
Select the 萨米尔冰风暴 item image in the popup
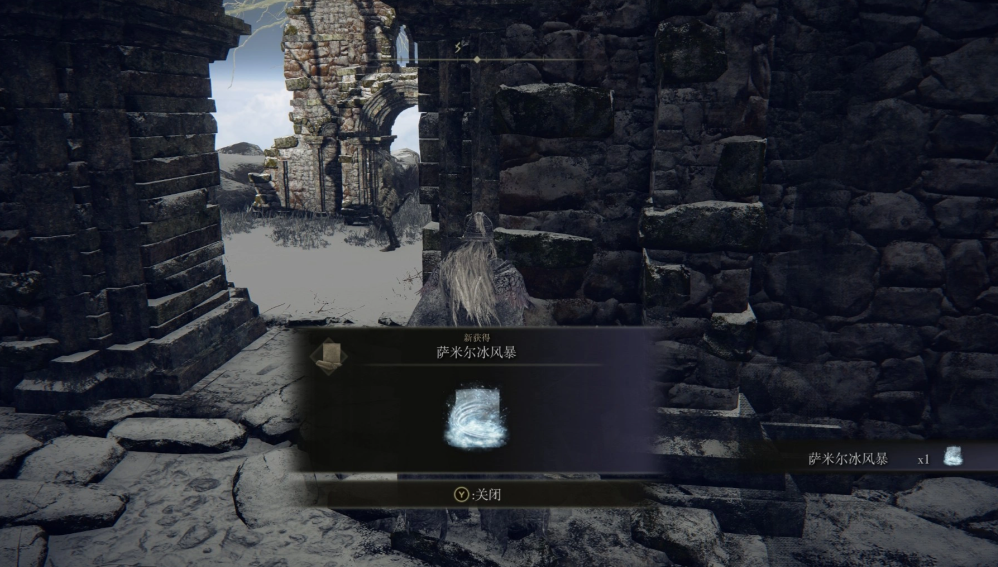[475, 419]
